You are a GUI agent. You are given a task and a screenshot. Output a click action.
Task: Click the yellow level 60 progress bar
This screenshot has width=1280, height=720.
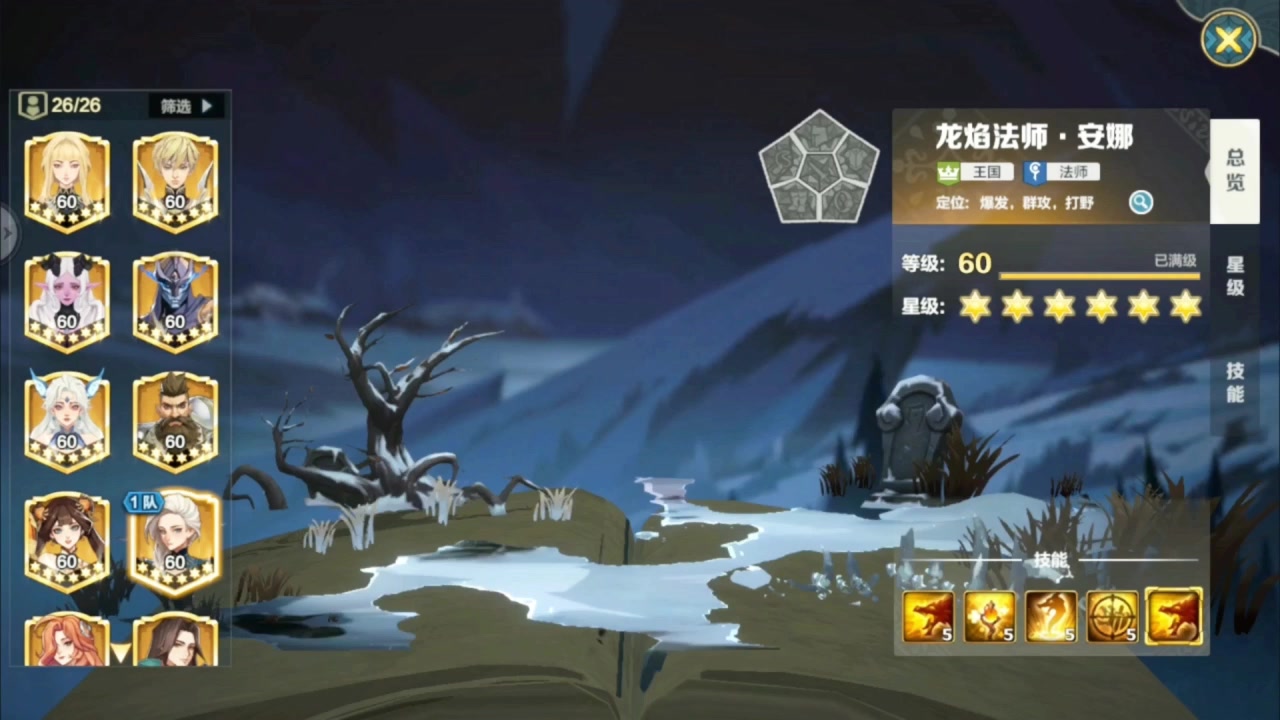coord(1100,277)
